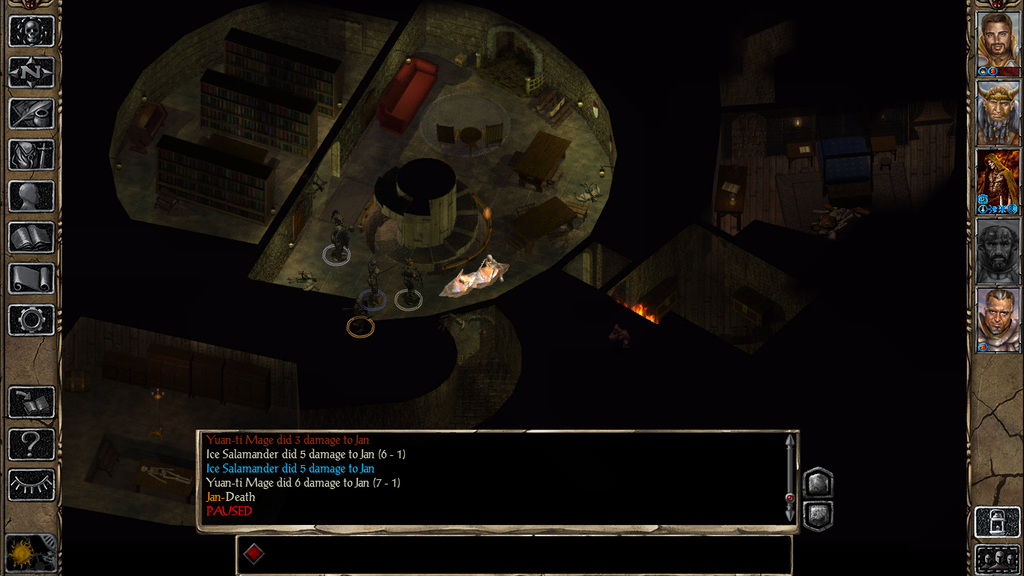Click the red gem beside the message bar

point(254,554)
